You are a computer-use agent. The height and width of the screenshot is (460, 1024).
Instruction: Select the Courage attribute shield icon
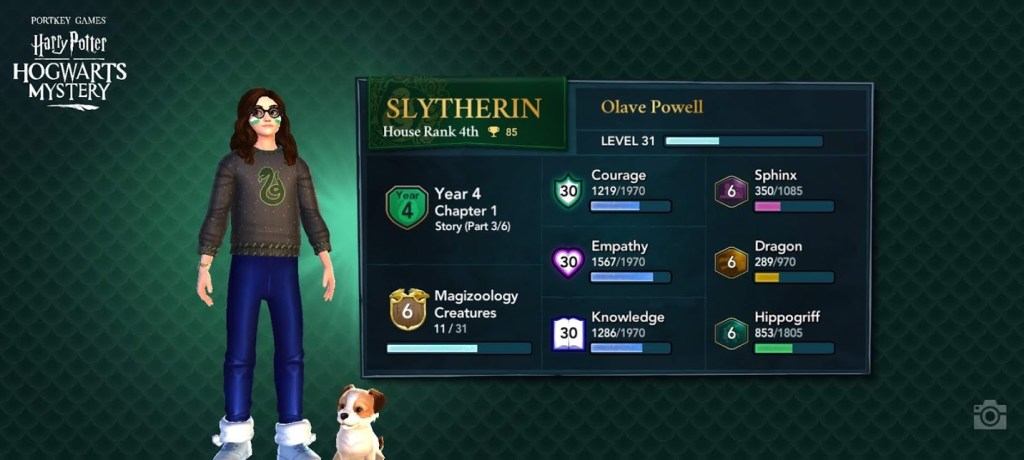[568, 191]
